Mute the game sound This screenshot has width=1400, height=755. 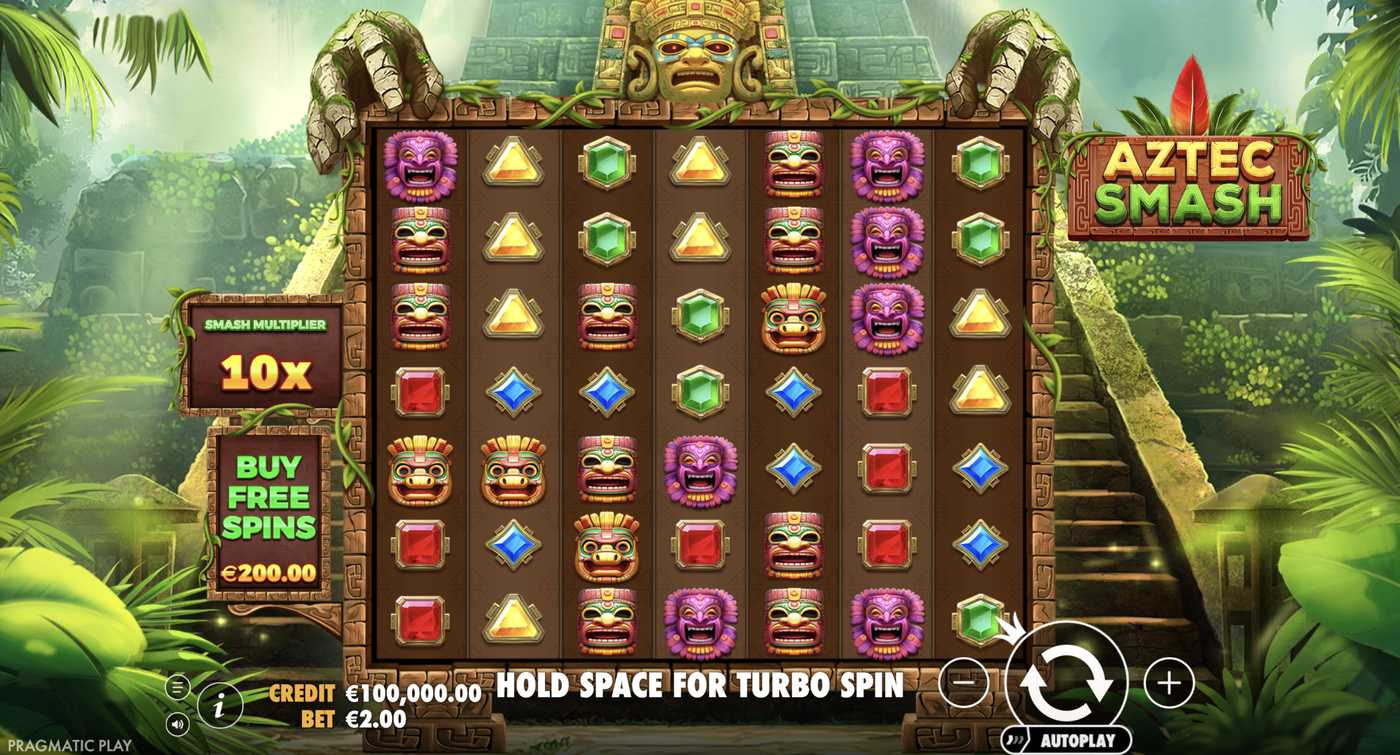175,721
